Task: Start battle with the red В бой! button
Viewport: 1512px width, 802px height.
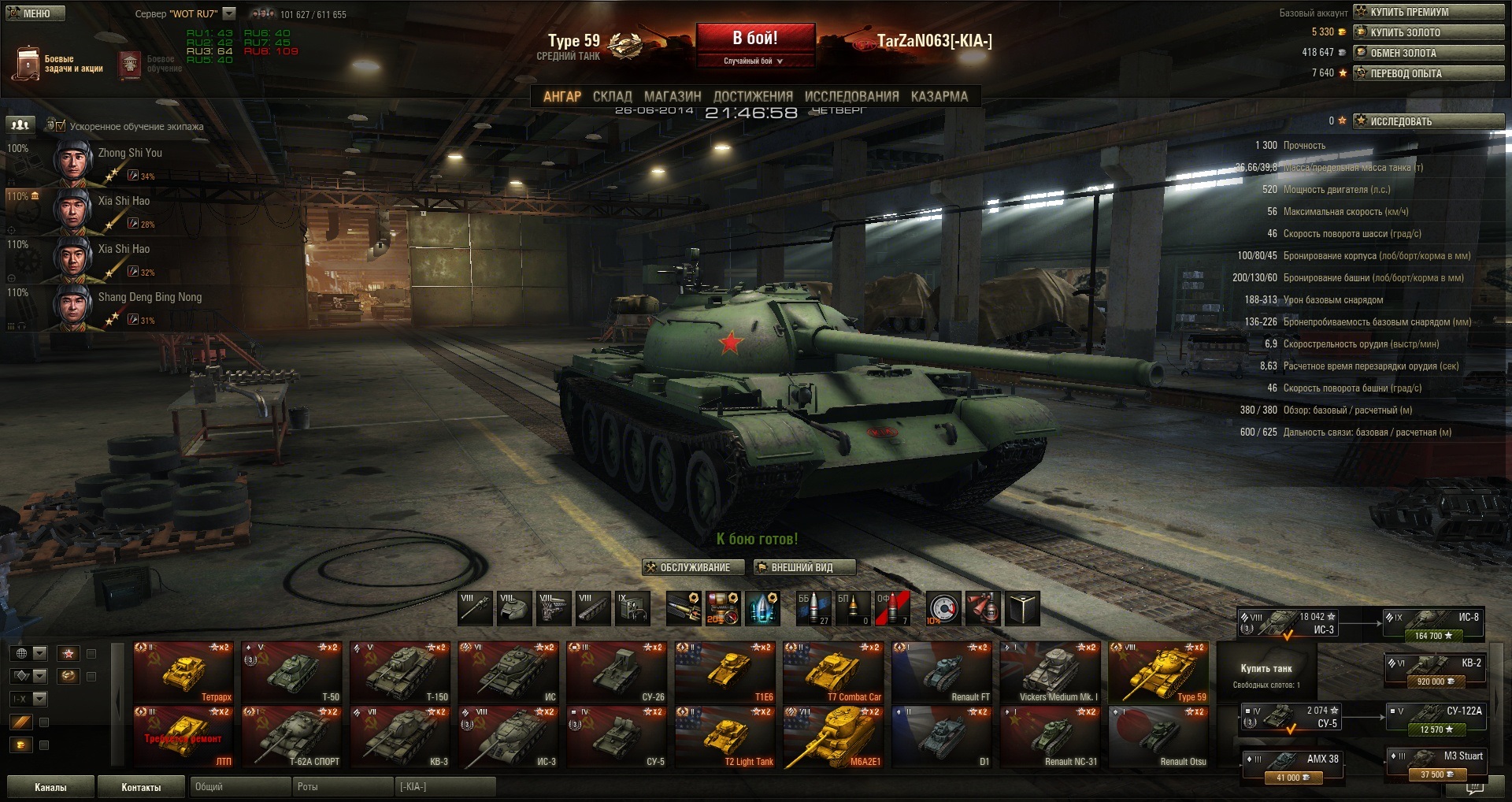Action: [x=754, y=39]
